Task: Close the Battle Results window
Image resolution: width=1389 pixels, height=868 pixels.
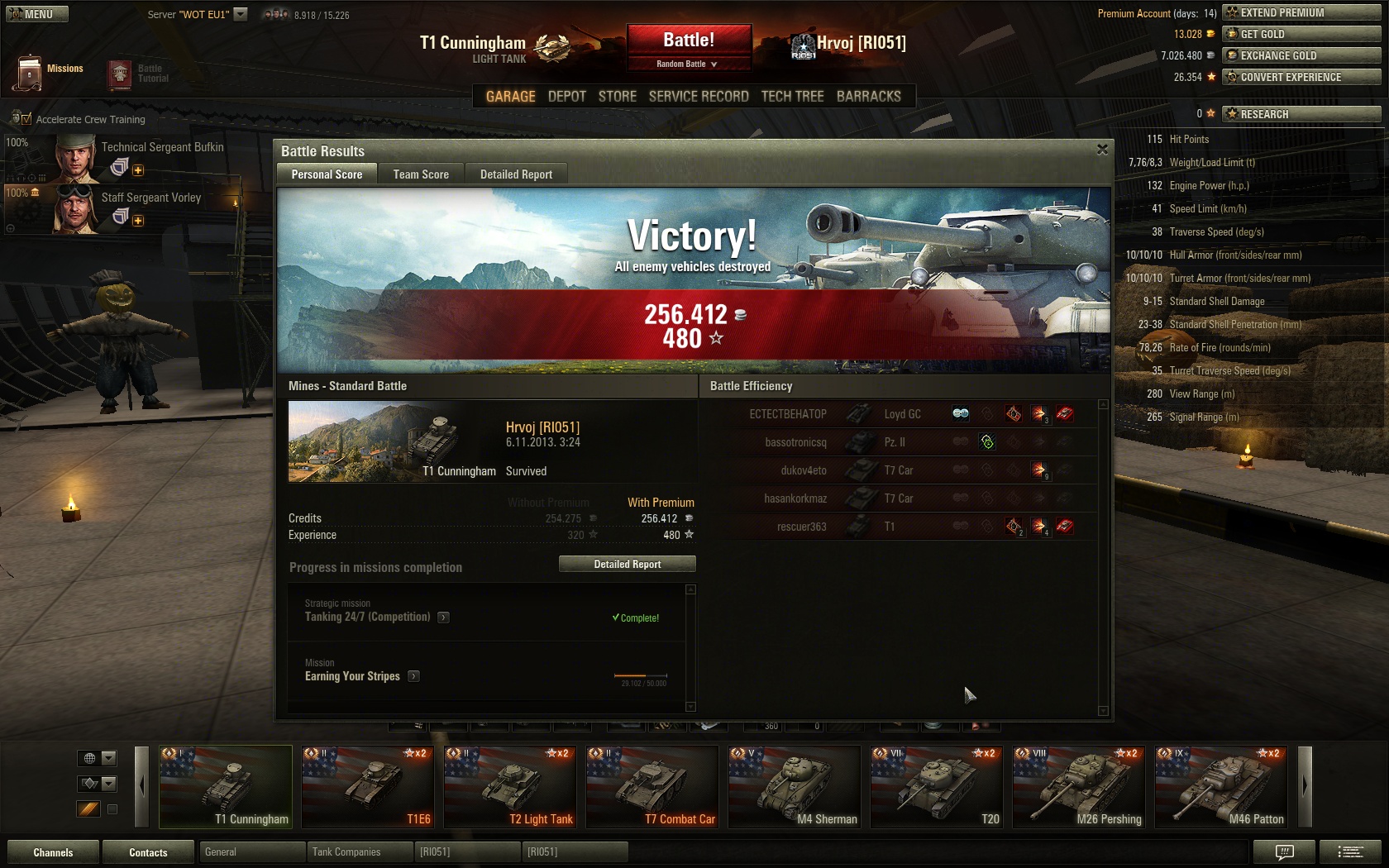Action: point(1102,150)
